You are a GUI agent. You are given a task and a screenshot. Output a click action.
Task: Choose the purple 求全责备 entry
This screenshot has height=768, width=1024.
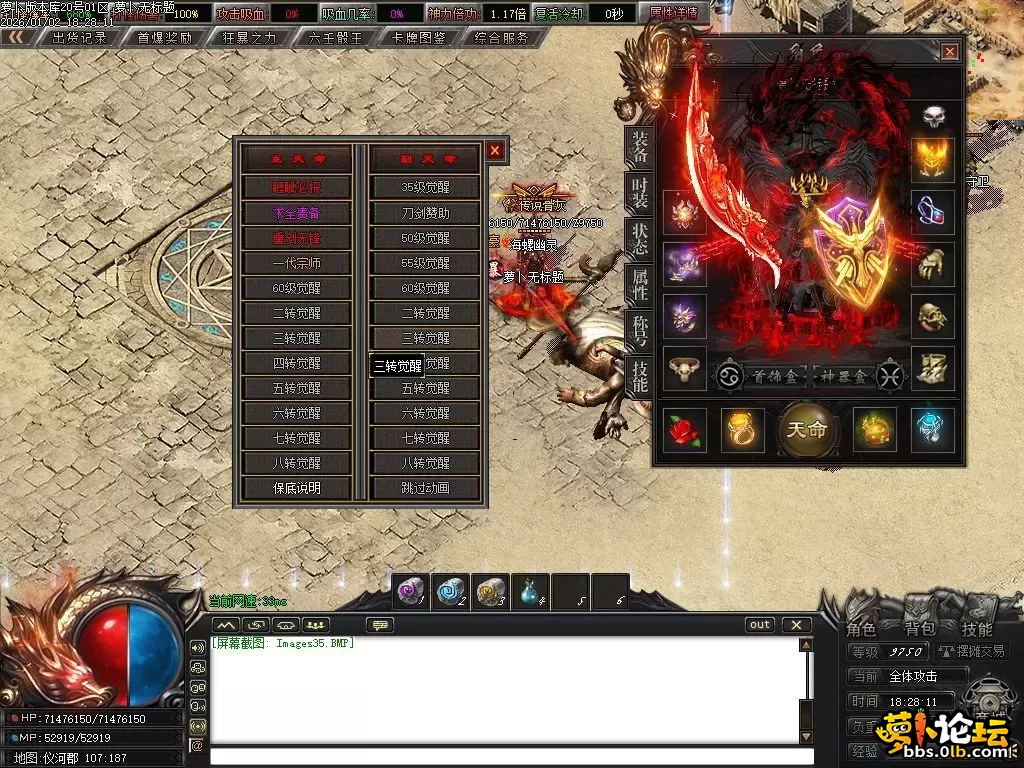click(x=297, y=213)
